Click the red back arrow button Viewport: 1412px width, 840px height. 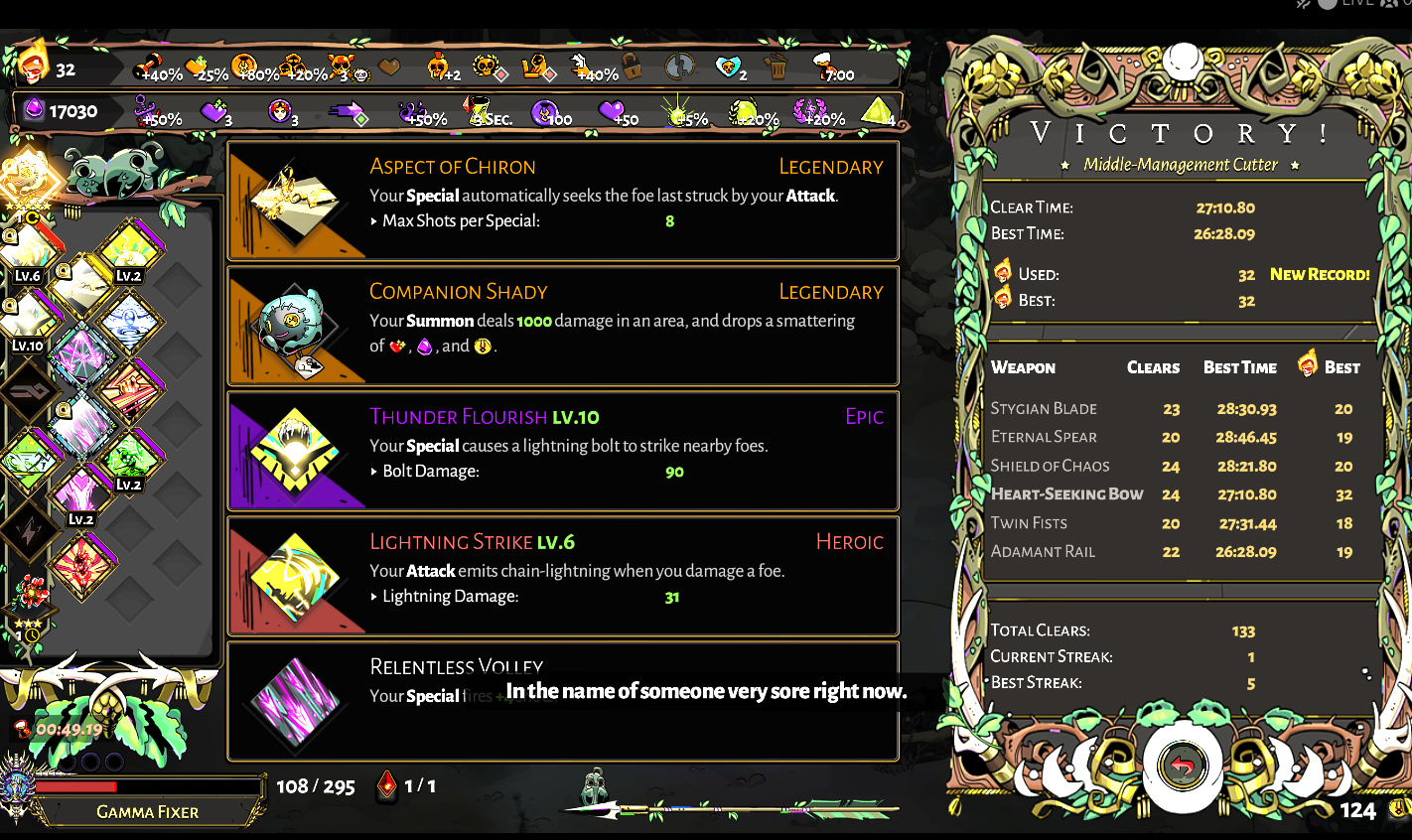1182,766
